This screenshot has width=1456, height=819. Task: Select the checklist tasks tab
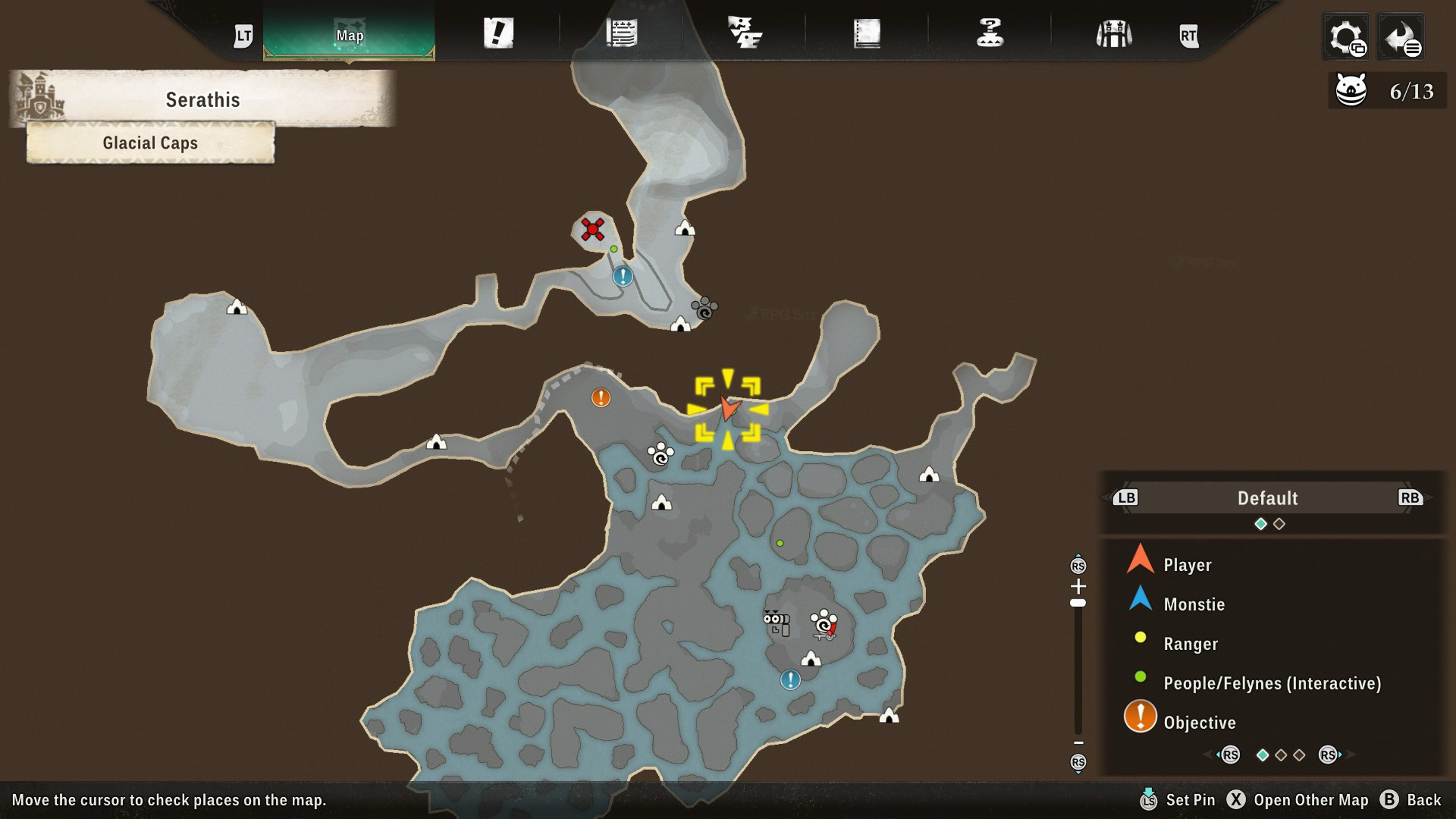click(744, 33)
